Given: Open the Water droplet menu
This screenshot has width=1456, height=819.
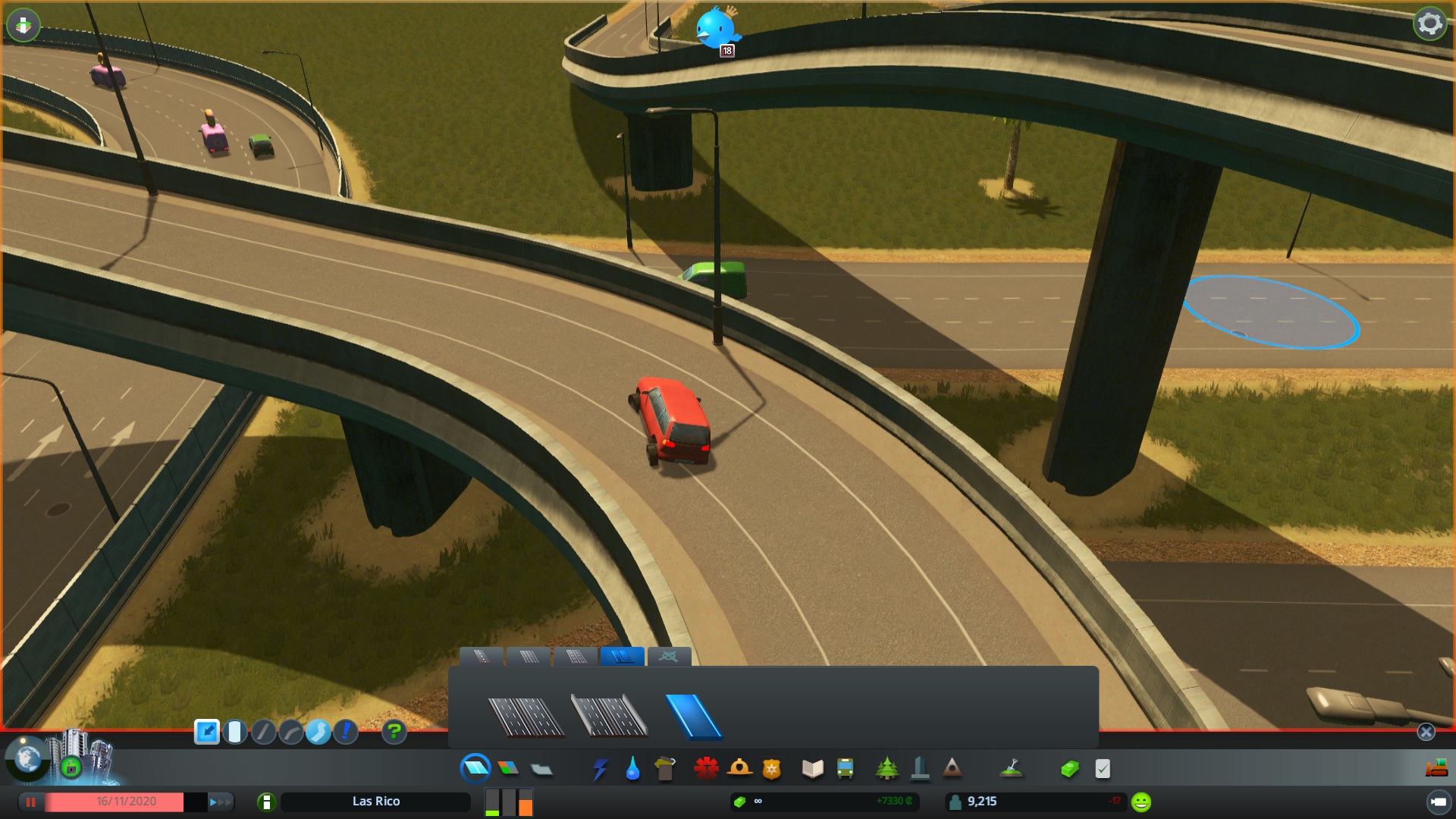Looking at the screenshot, I should pyautogui.click(x=632, y=769).
